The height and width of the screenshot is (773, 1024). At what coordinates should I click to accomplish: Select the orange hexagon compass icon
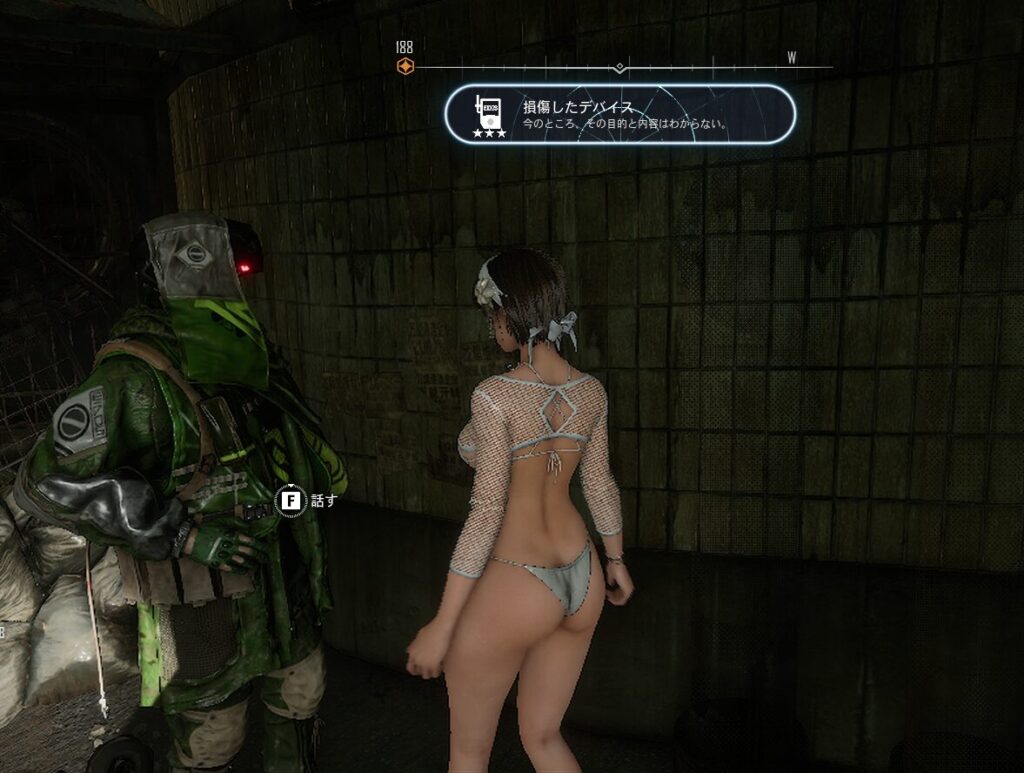coord(404,67)
